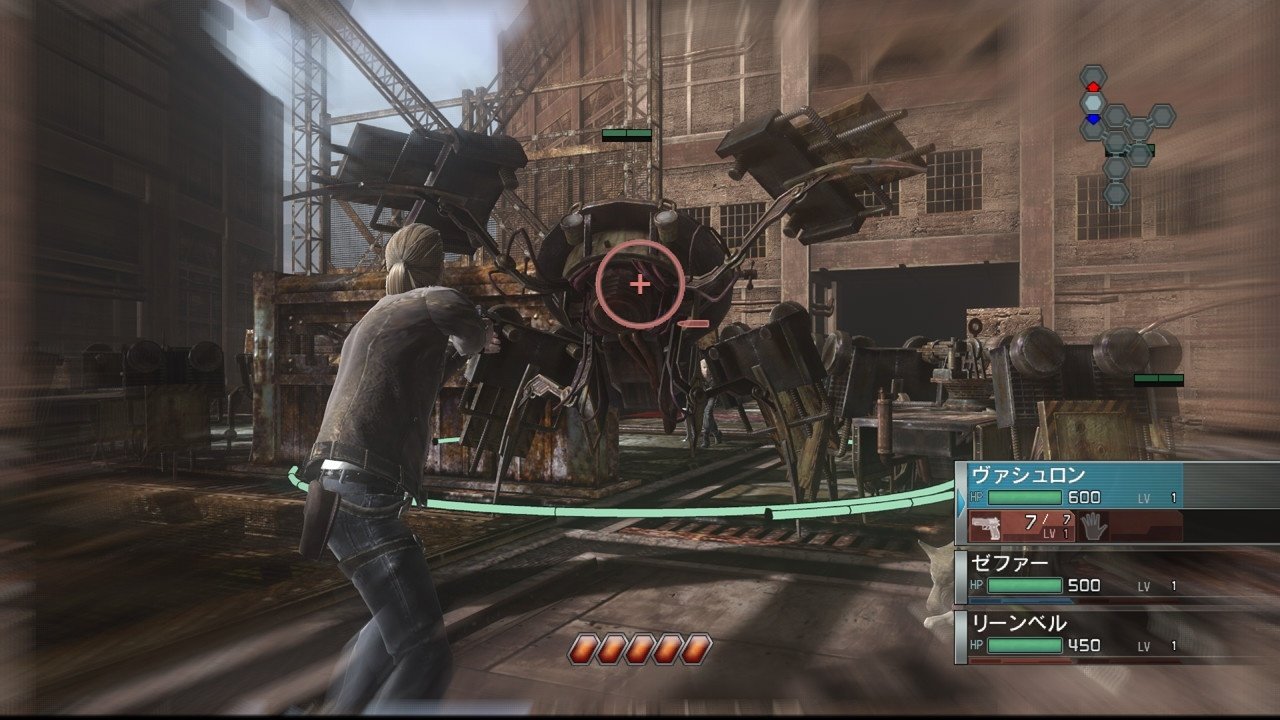Select Vashyron's equipped handgun icon
Viewport: 1280px width, 720px height.
coord(987,527)
